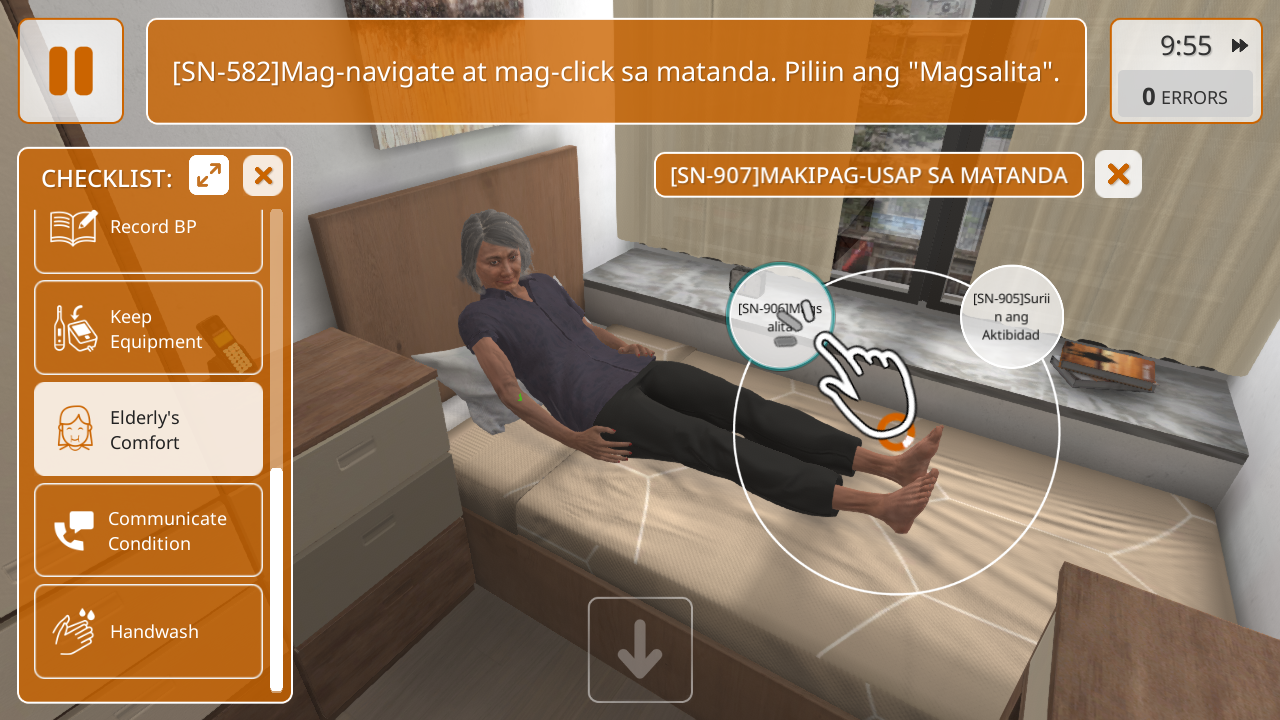Fast-forward the timer
Image resolution: width=1280 pixels, height=720 pixels.
point(1240,45)
